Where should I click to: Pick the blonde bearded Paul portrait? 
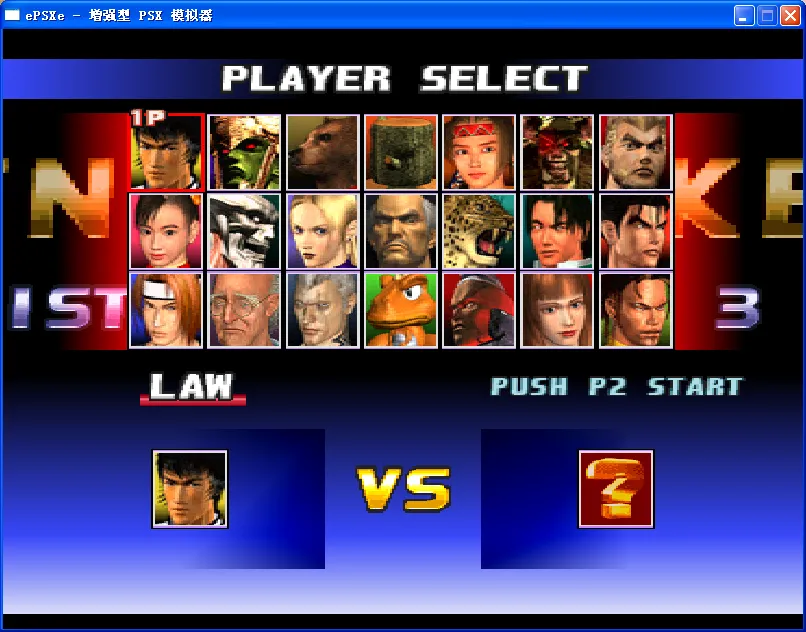point(635,152)
